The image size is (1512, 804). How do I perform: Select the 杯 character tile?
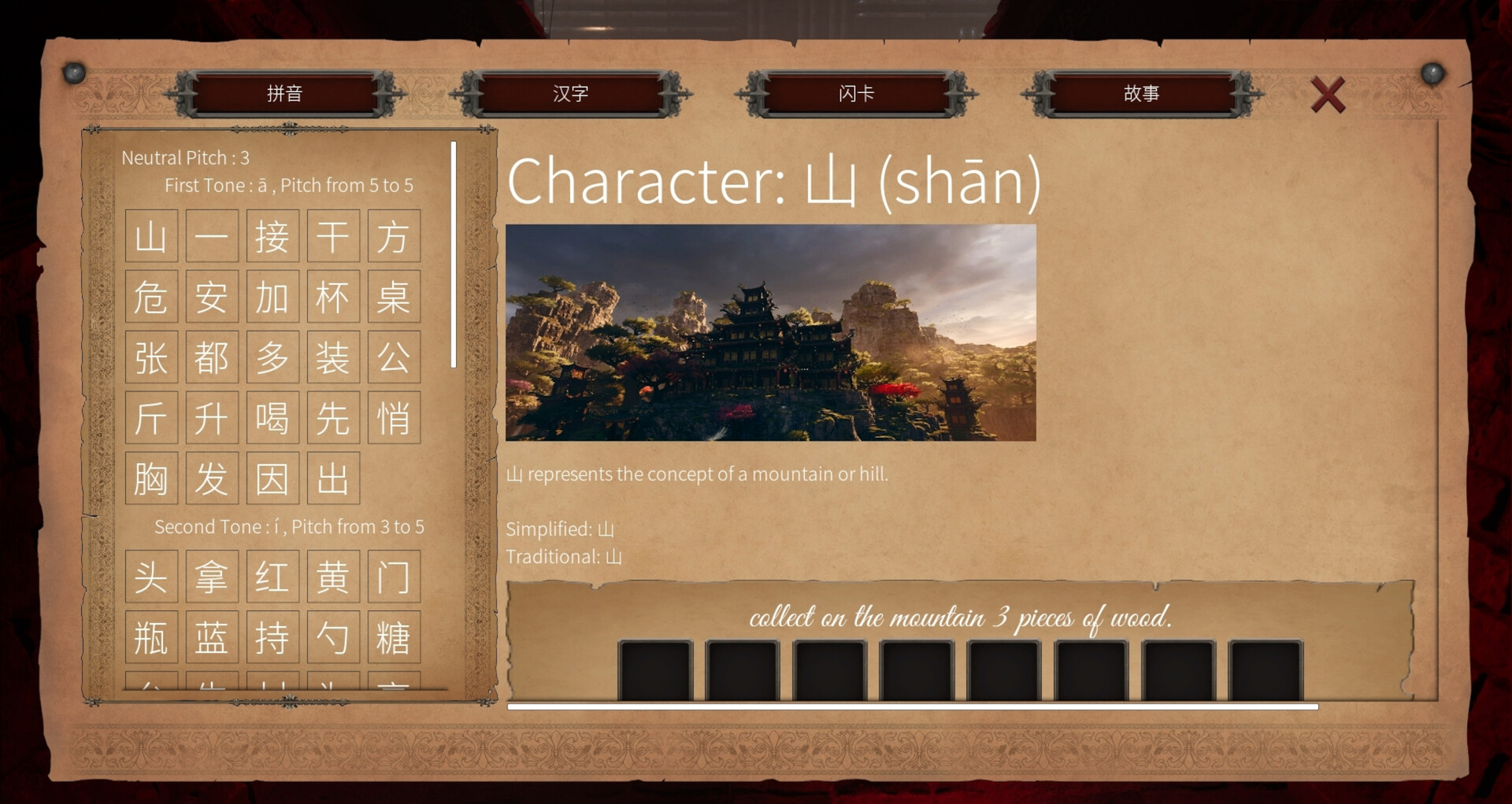click(332, 296)
